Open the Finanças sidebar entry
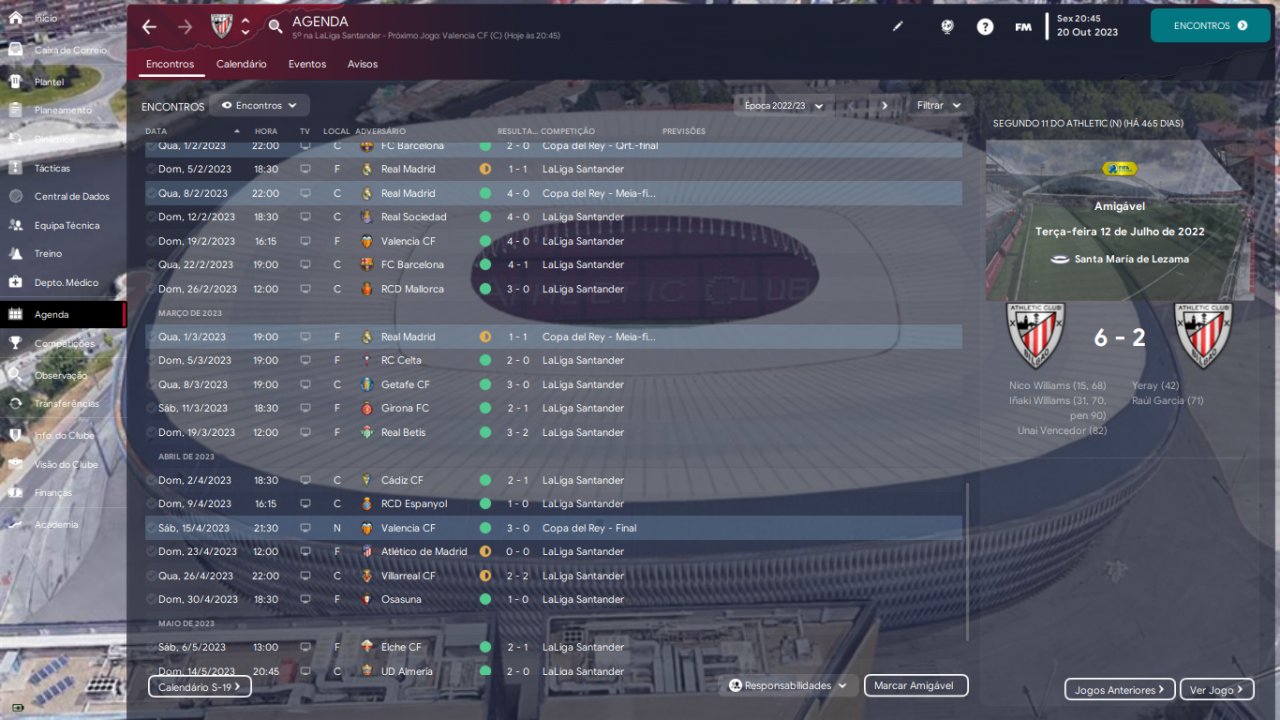Viewport: 1280px width, 720px height. point(53,493)
